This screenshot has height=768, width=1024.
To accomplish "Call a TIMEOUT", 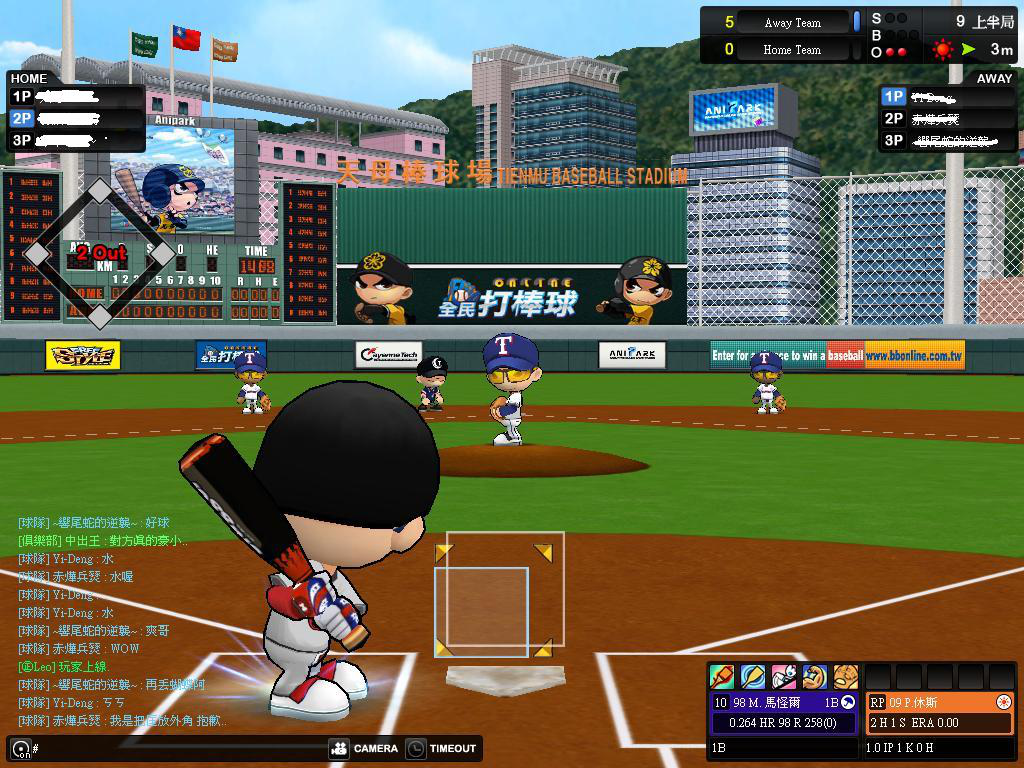I will pyautogui.click(x=441, y=748).
